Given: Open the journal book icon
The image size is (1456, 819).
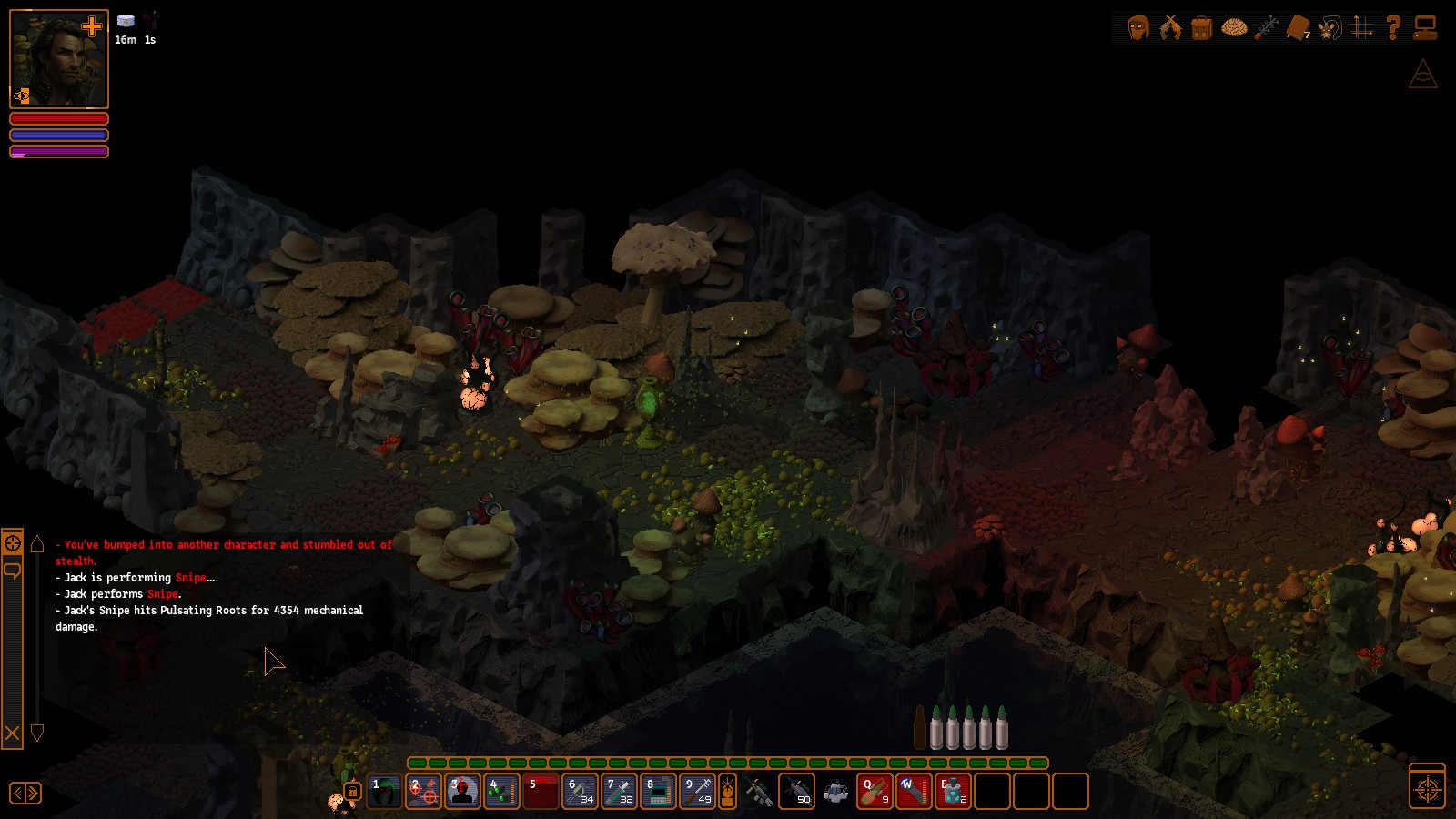Looking at the screenshot, I should click(1299, 28).
